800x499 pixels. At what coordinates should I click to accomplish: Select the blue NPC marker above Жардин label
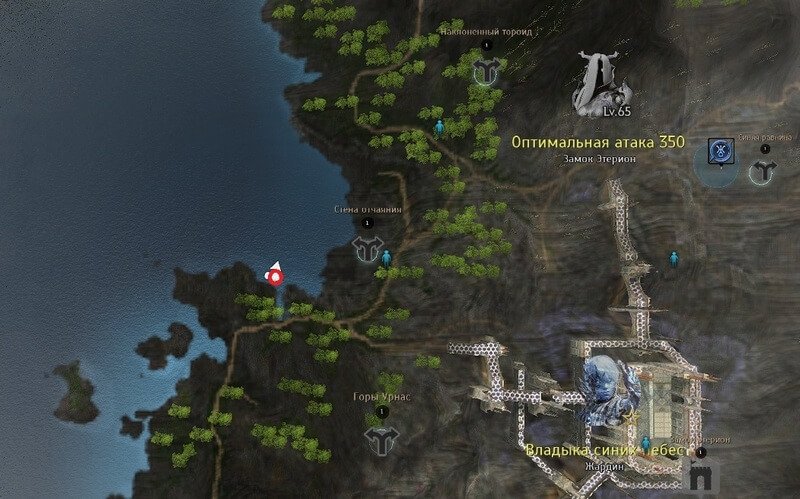pos(647,443)
